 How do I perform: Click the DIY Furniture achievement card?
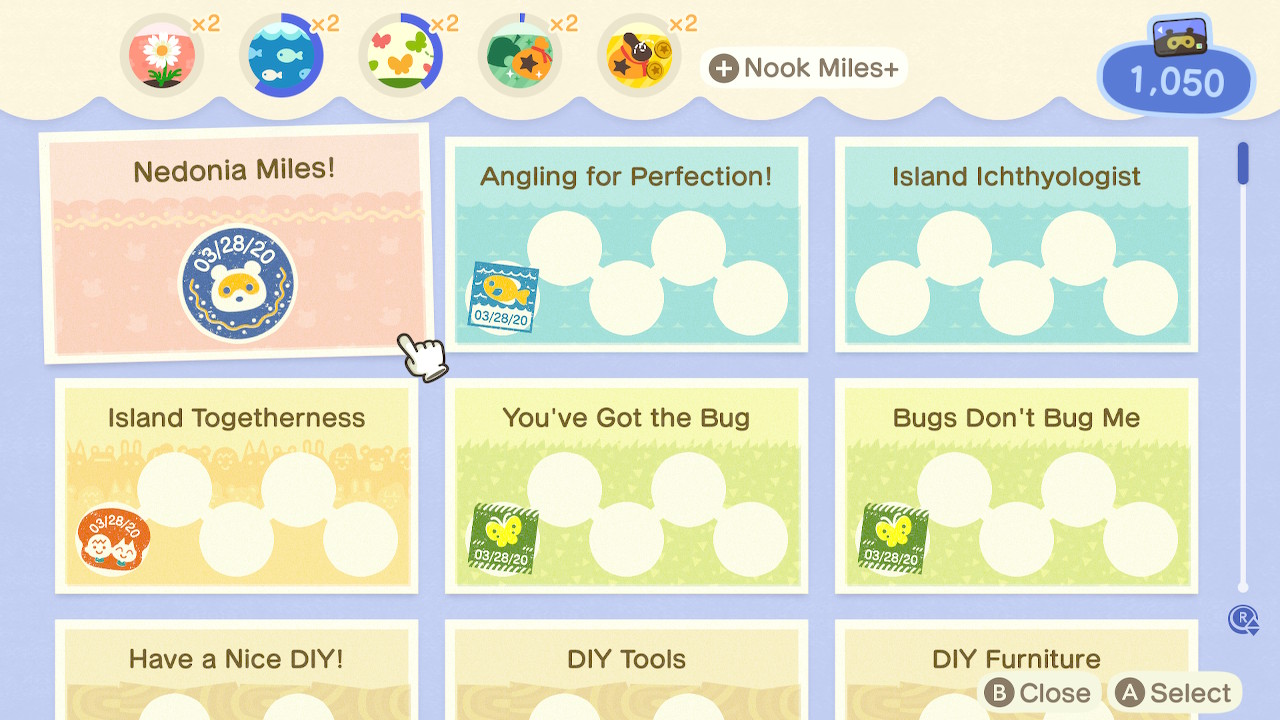1016,658
